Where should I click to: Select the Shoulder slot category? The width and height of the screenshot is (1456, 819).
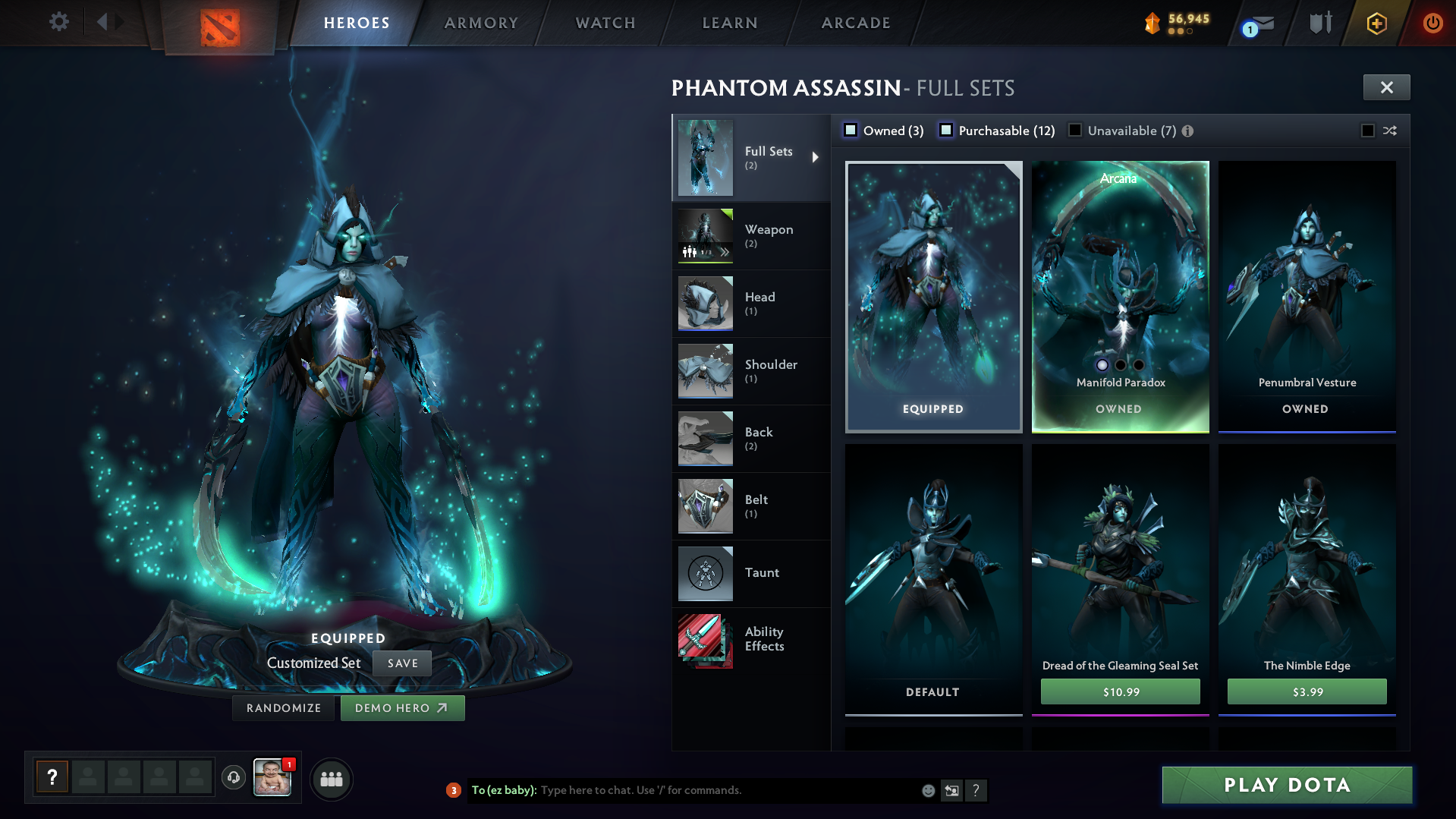(751, 371)
